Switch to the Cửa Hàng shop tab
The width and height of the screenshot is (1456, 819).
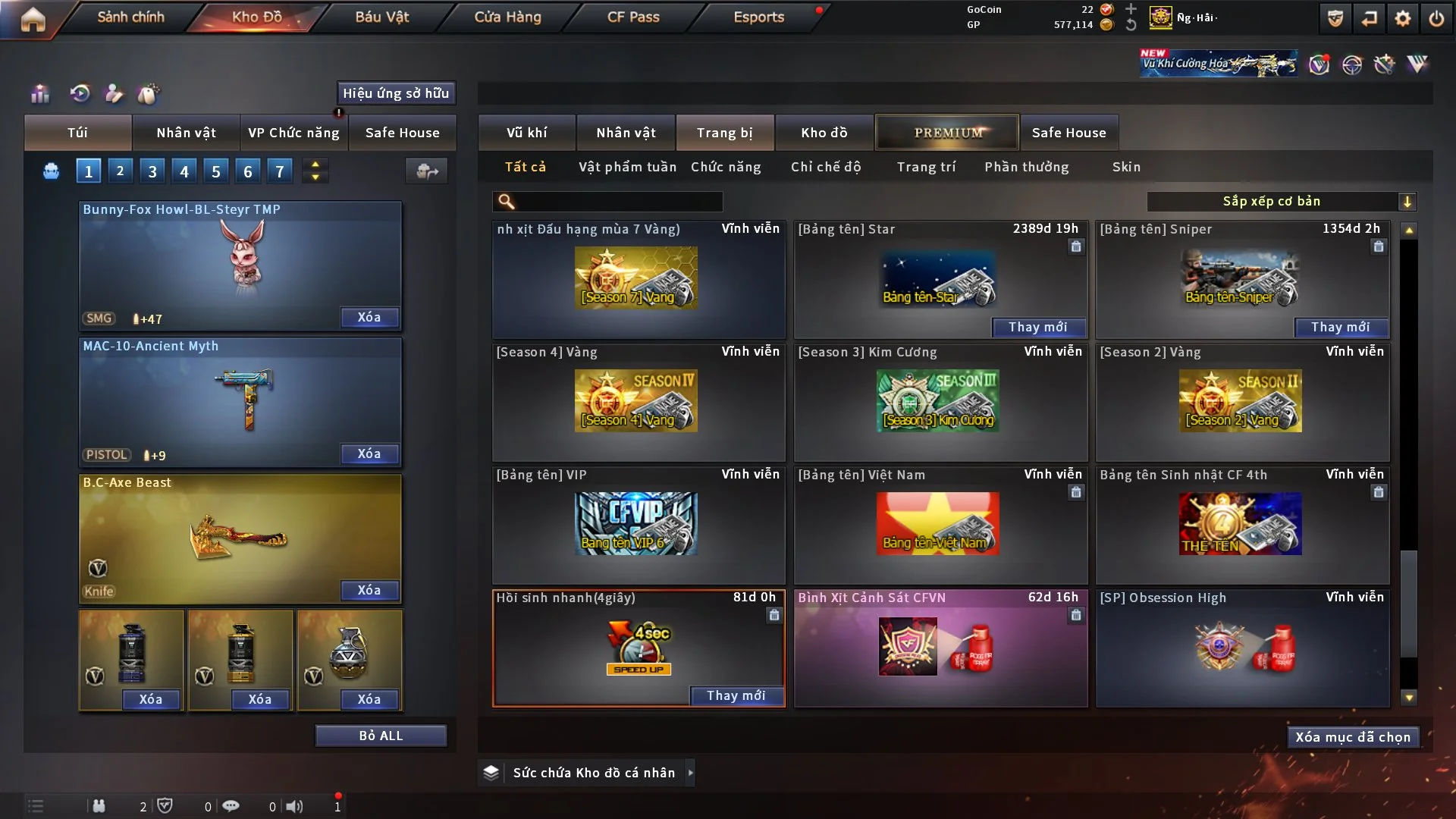point(507,17)
